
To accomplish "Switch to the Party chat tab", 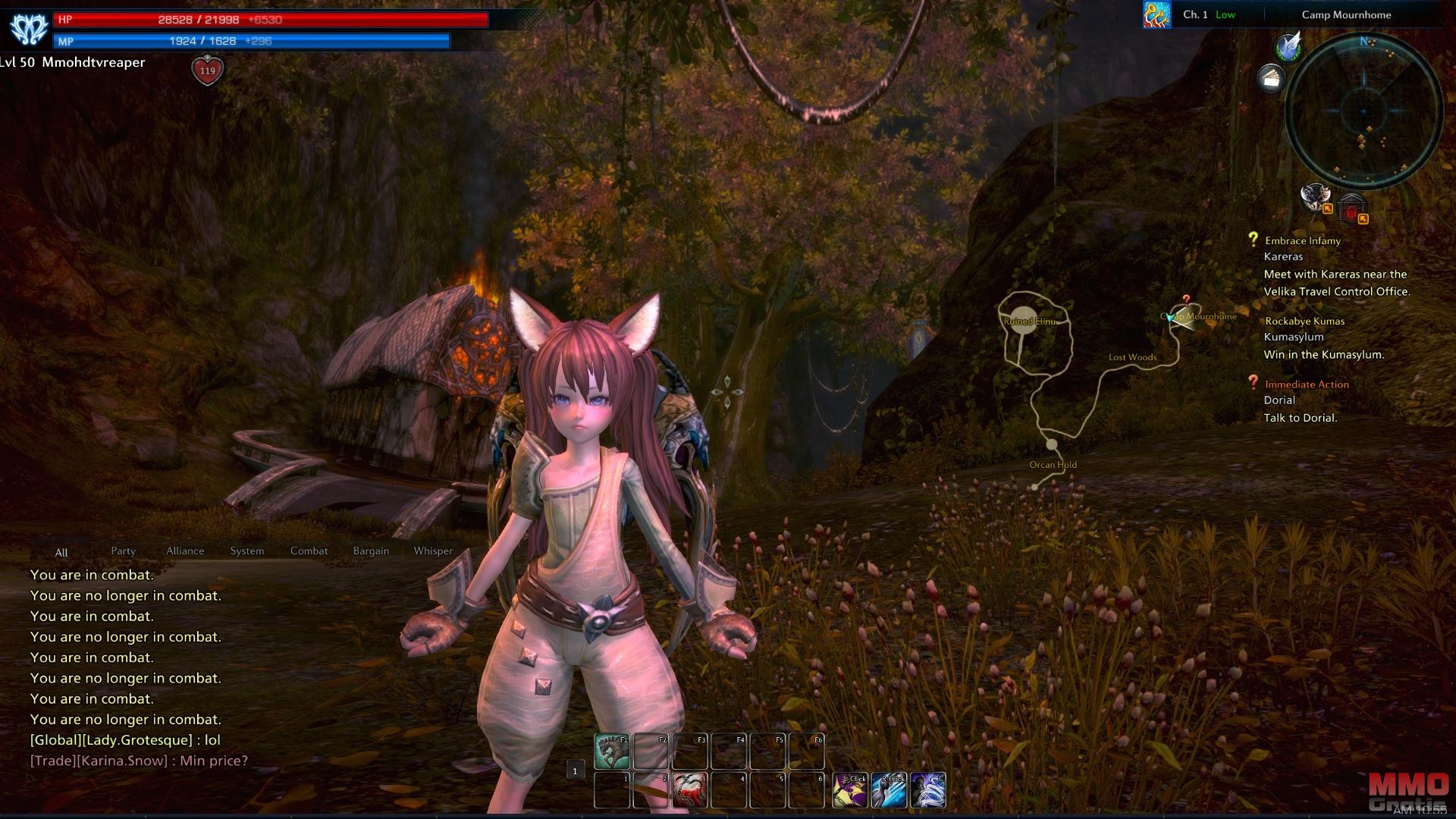I will [123, 551].
